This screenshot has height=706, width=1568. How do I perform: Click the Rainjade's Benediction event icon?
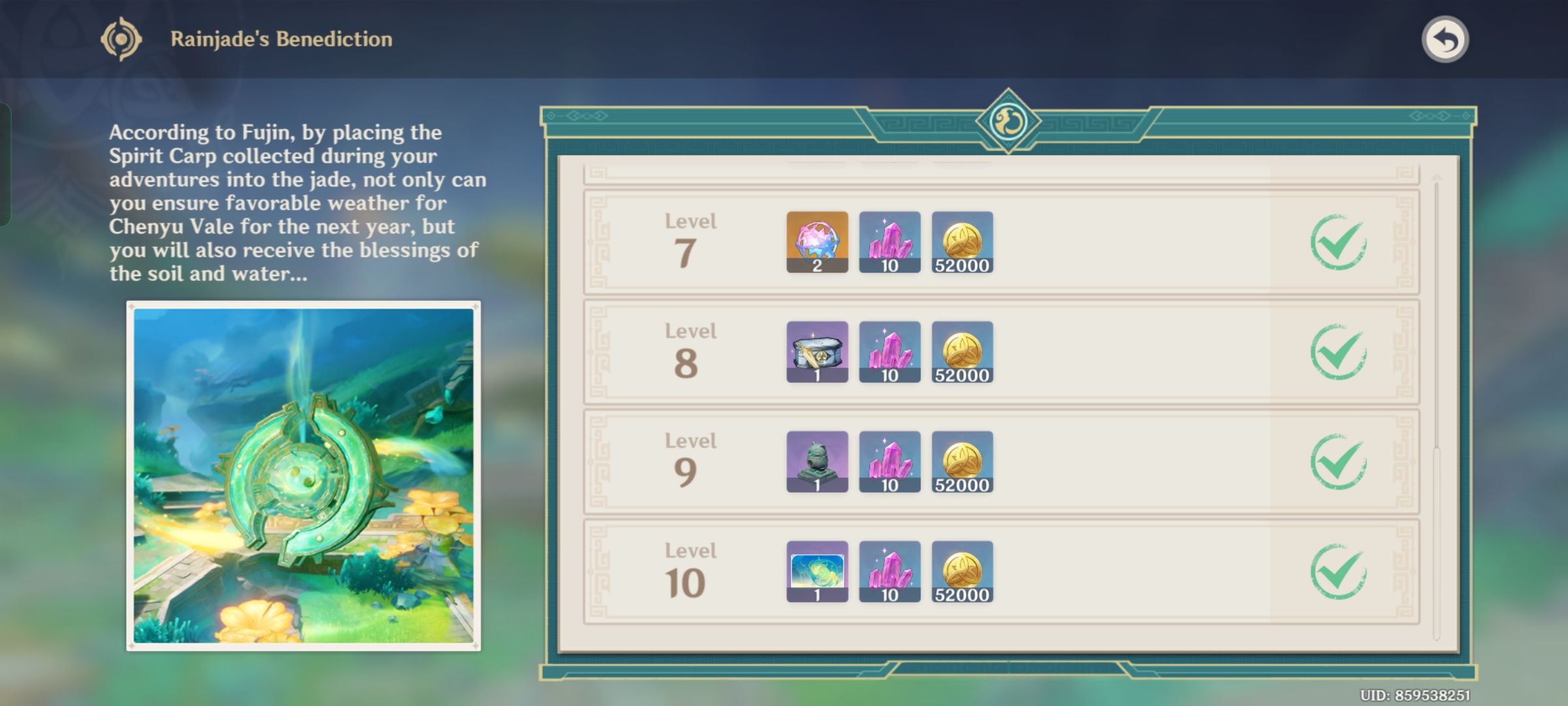[122, 38]
